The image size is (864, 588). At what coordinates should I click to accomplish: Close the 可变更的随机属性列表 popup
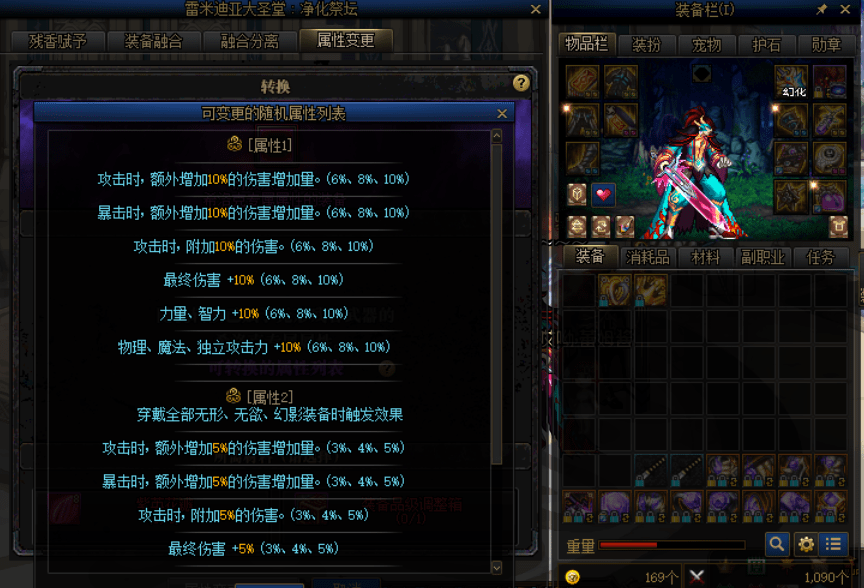pos(502,114)
